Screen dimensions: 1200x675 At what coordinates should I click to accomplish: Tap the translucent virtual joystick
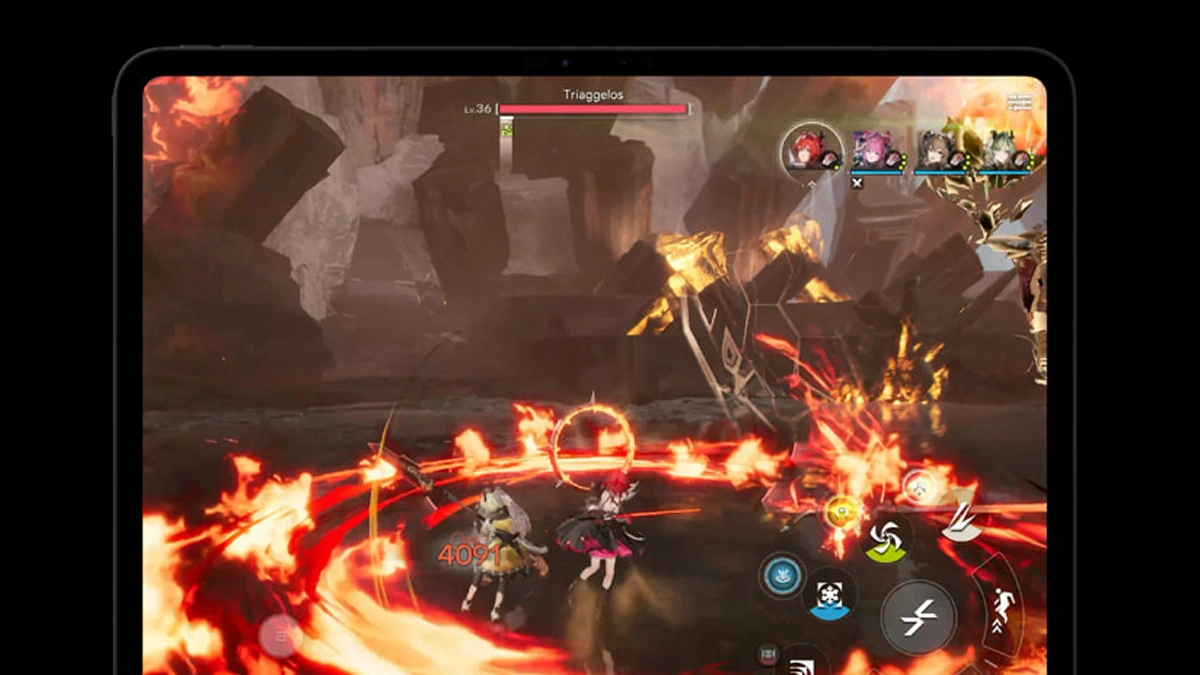click(x=280, y=635)
